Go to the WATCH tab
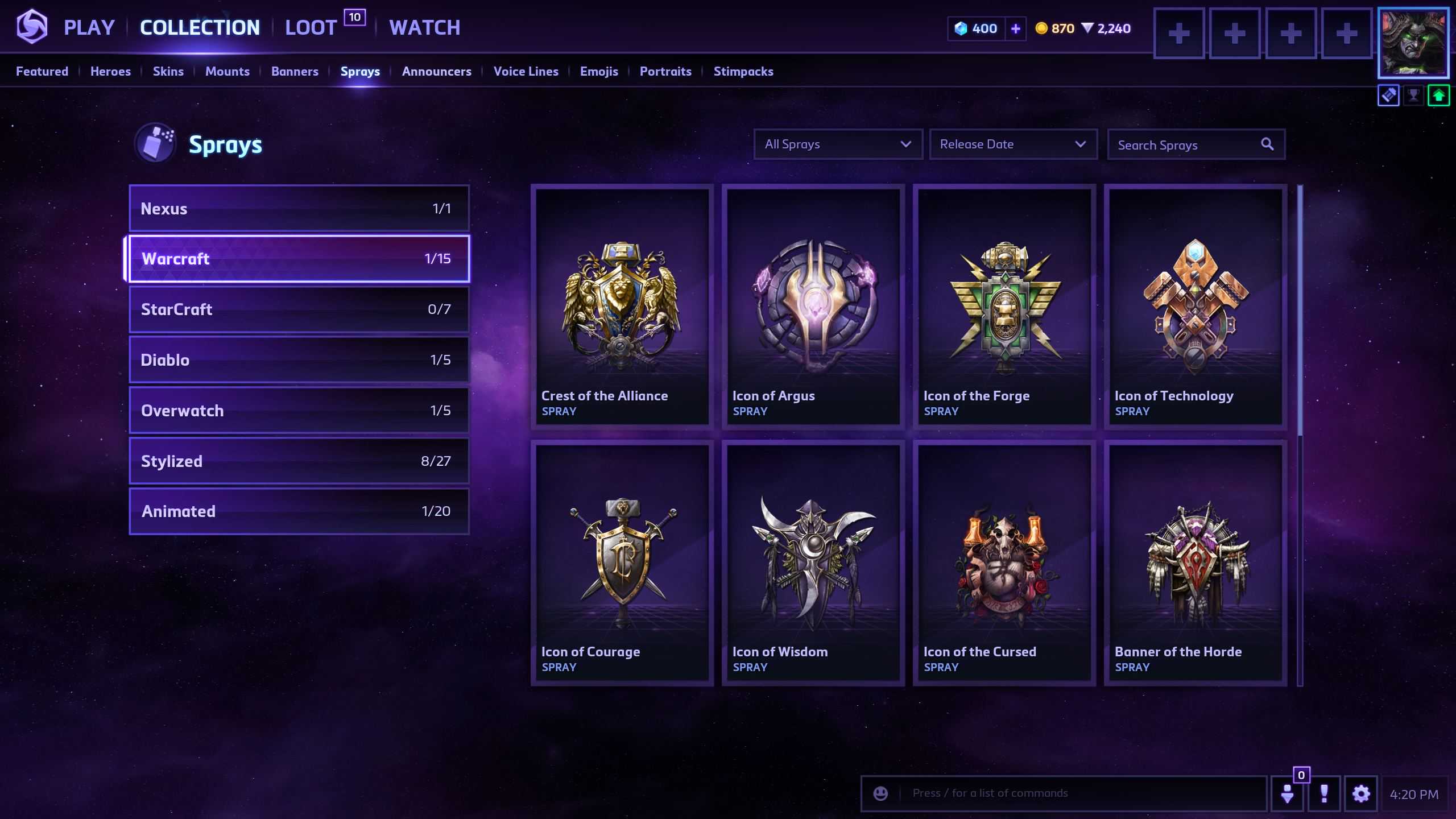This screenshot has width=1456, height=819. (424, 27)
